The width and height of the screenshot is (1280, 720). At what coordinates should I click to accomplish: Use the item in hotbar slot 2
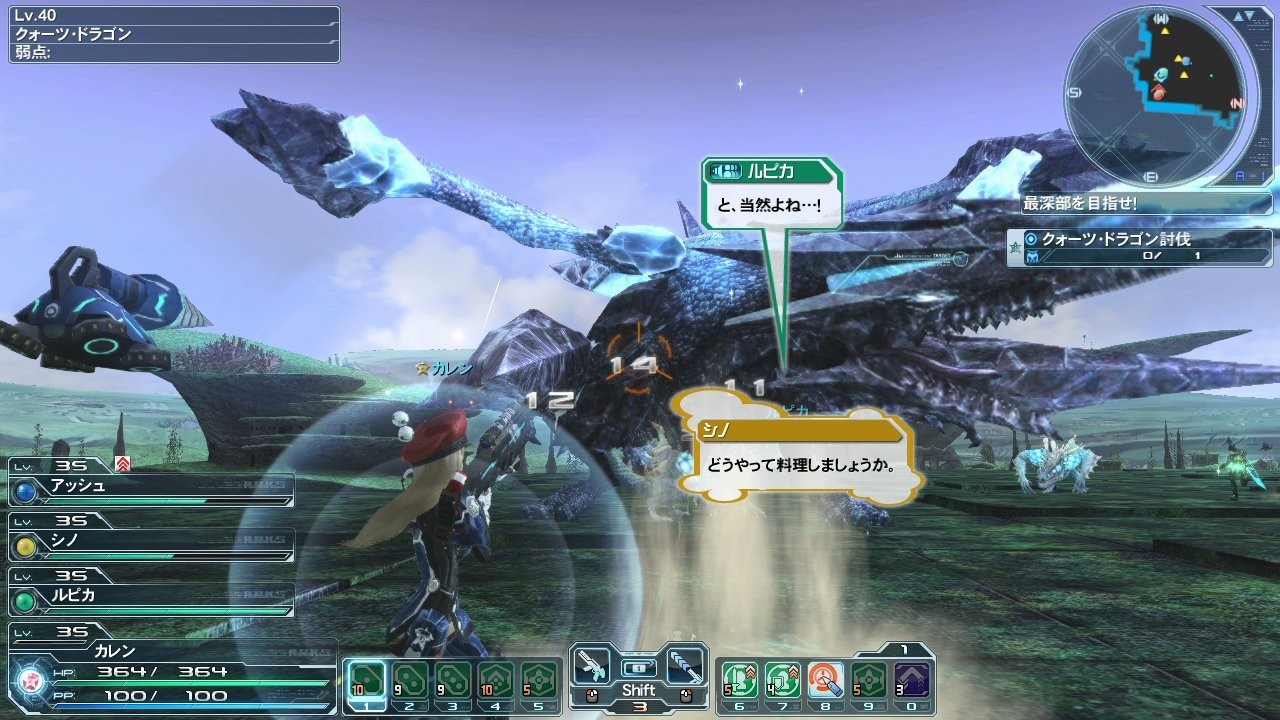click(x=409, y=680)
